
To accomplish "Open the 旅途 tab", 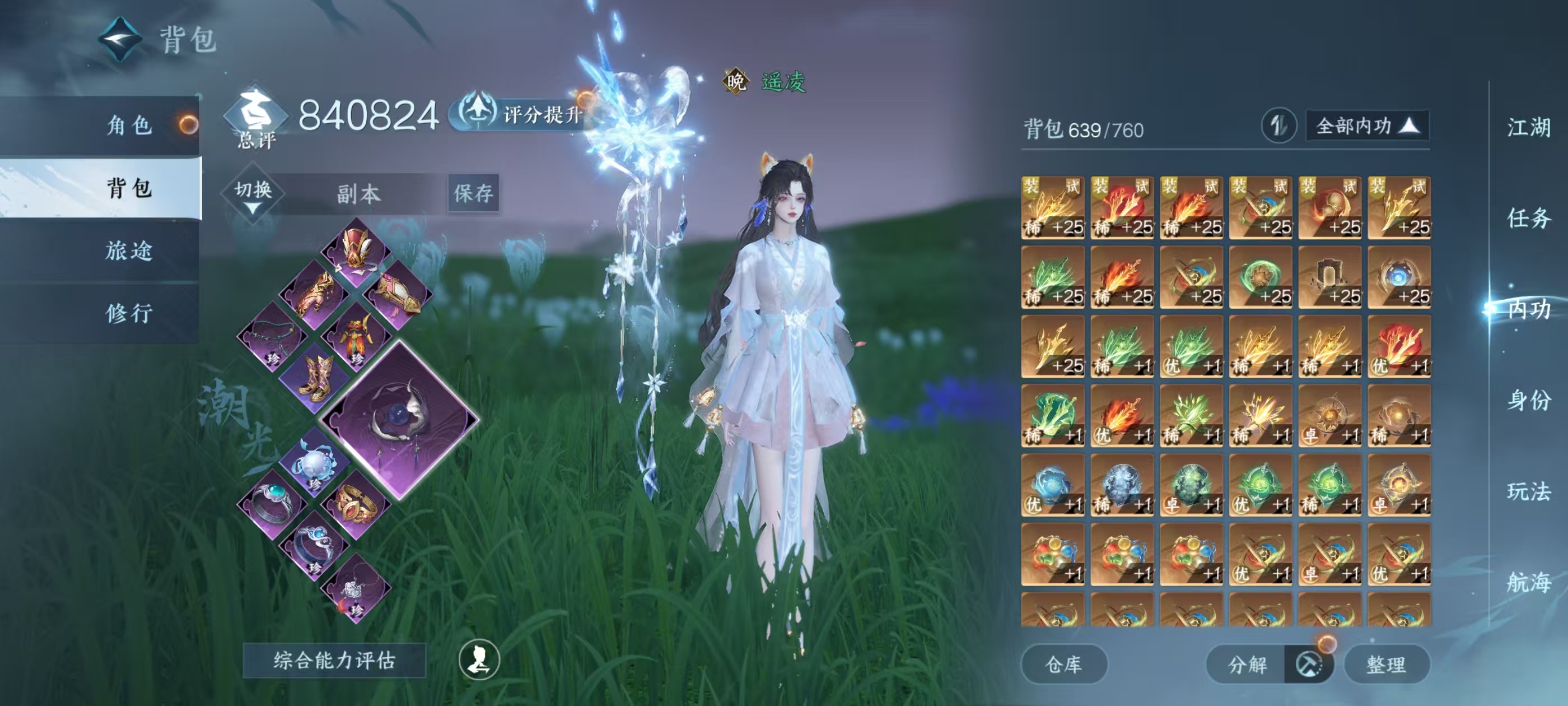I will [x=129, y=250].
